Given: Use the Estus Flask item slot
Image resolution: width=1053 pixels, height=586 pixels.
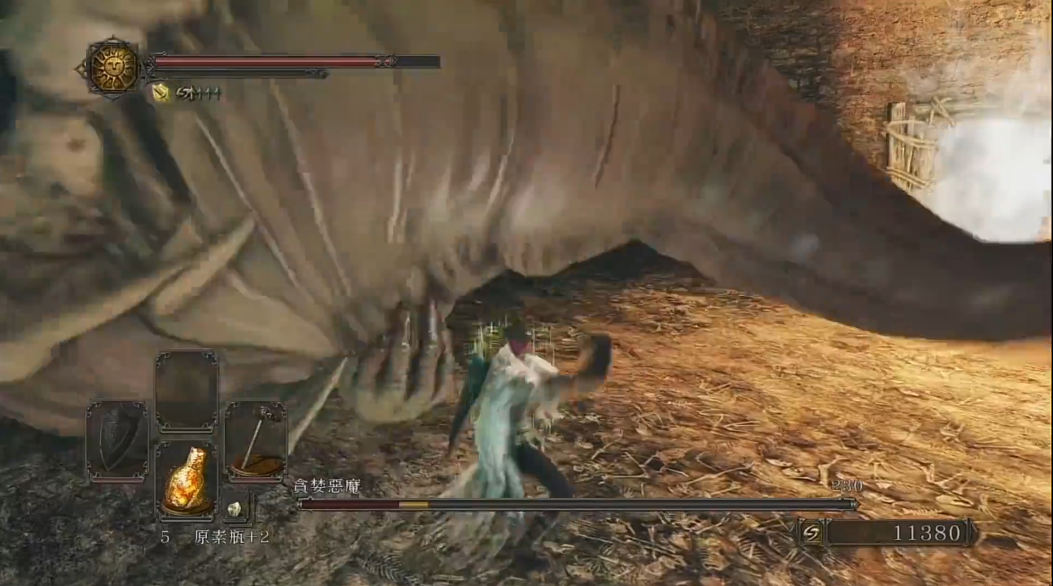Looking at the screenshot, I should 186,480.
